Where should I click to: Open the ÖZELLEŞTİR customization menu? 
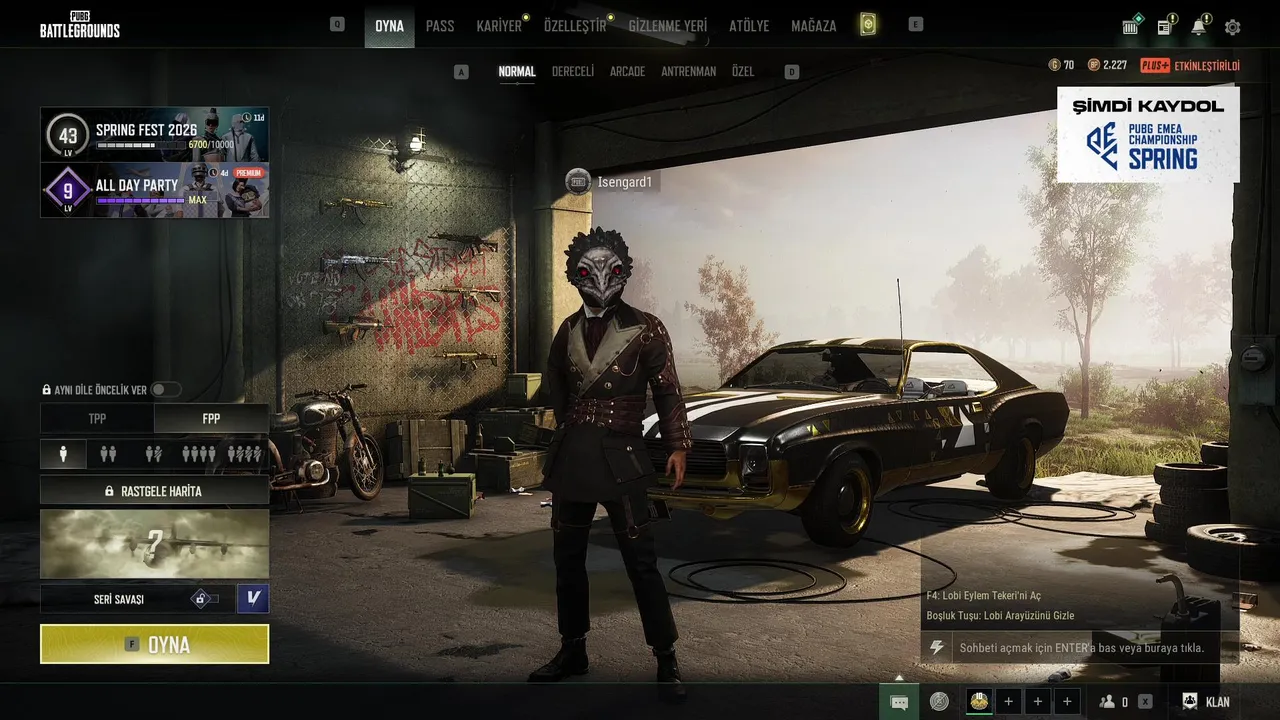575,26
